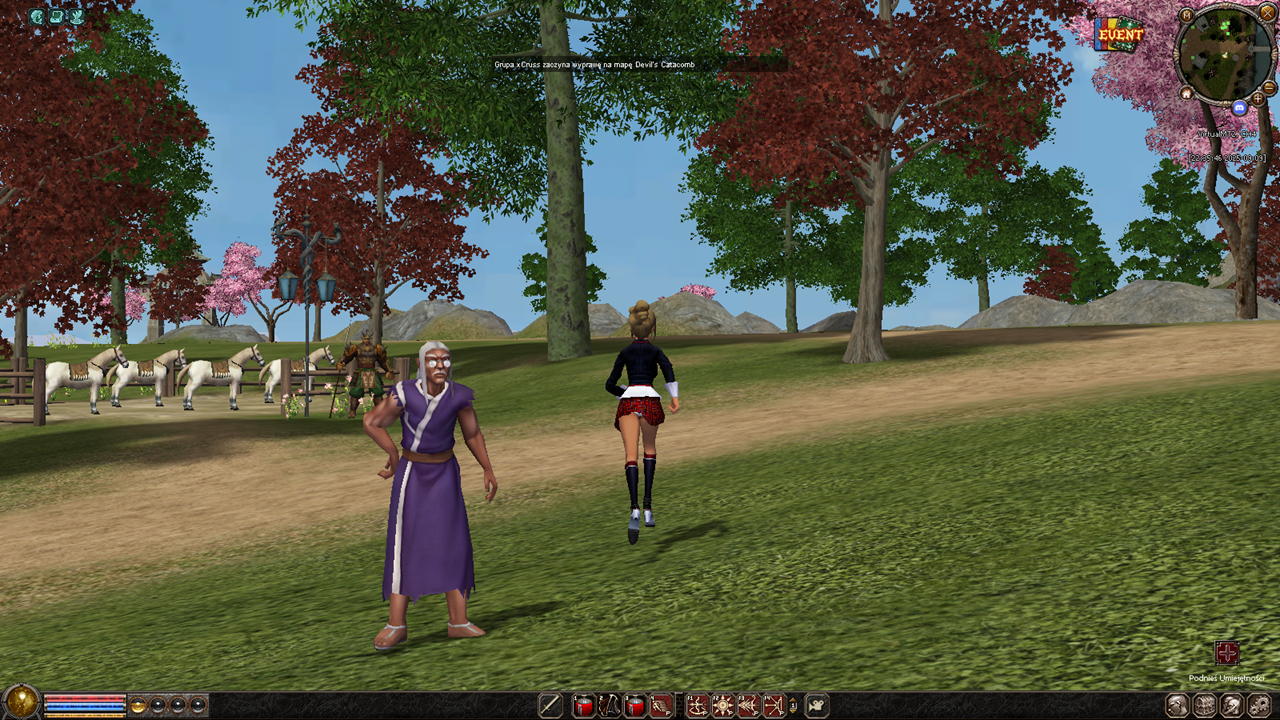Open the EVENT banner

[x=1119, y=34]
